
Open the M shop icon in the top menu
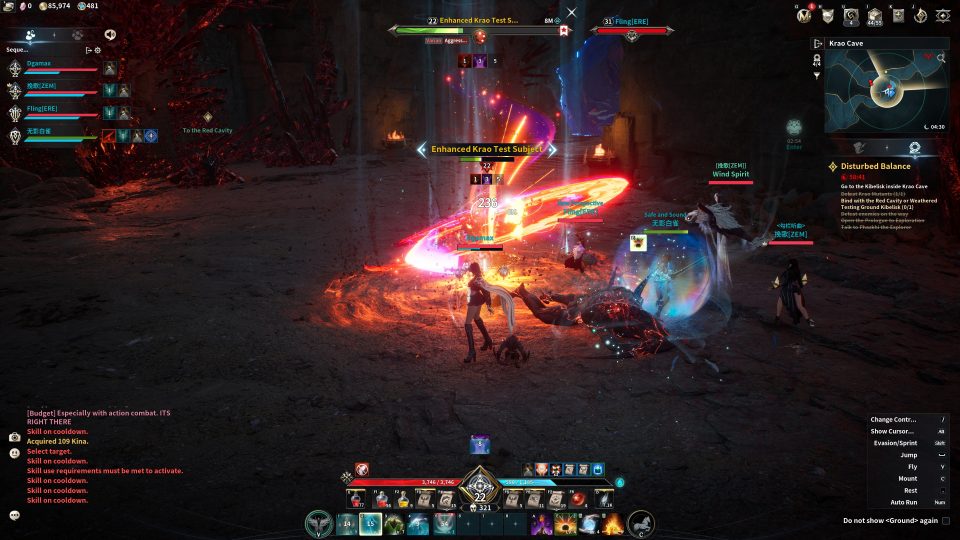coord(803,15)
